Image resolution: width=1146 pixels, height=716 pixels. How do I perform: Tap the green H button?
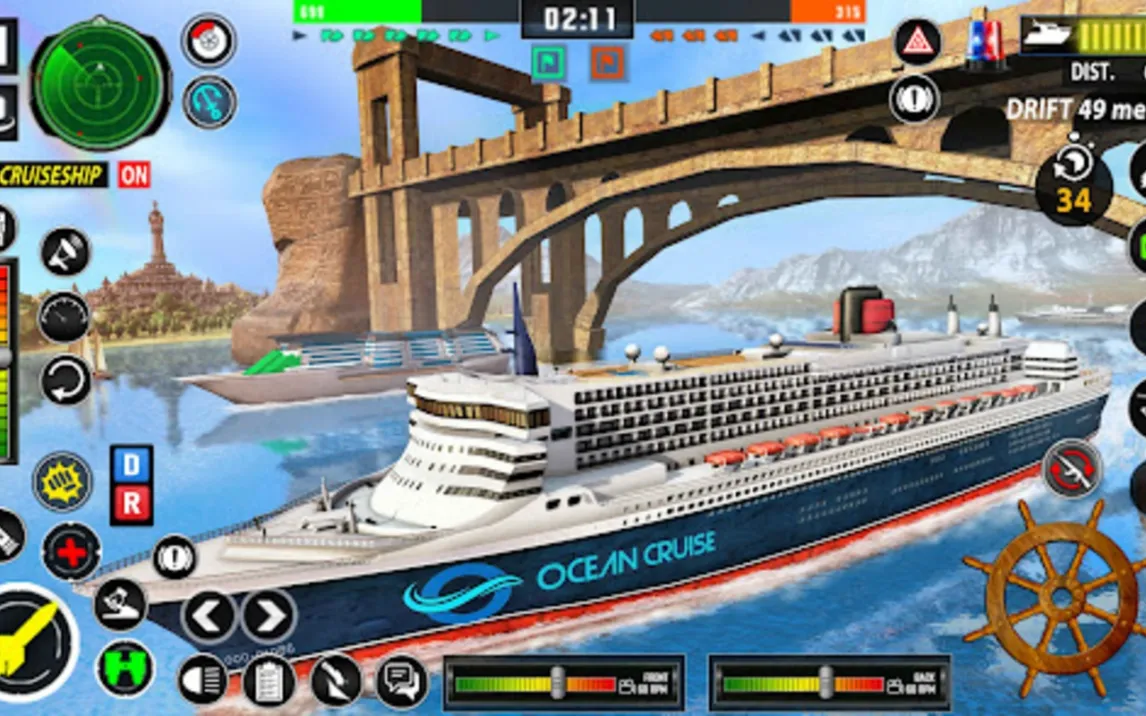tap(125, 668)
